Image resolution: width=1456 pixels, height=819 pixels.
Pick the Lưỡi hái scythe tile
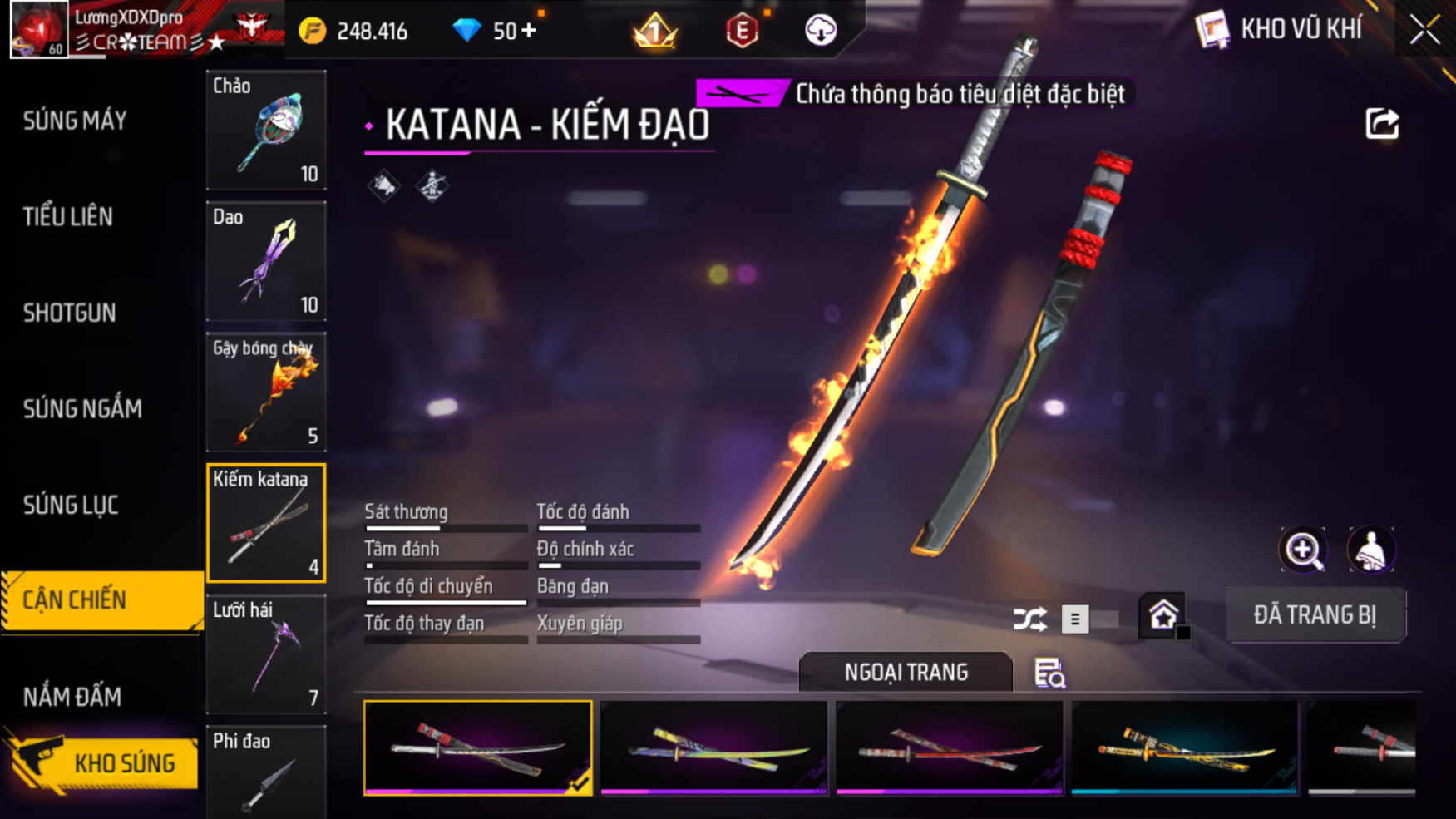pyautogui.click(x=266, y=654)
